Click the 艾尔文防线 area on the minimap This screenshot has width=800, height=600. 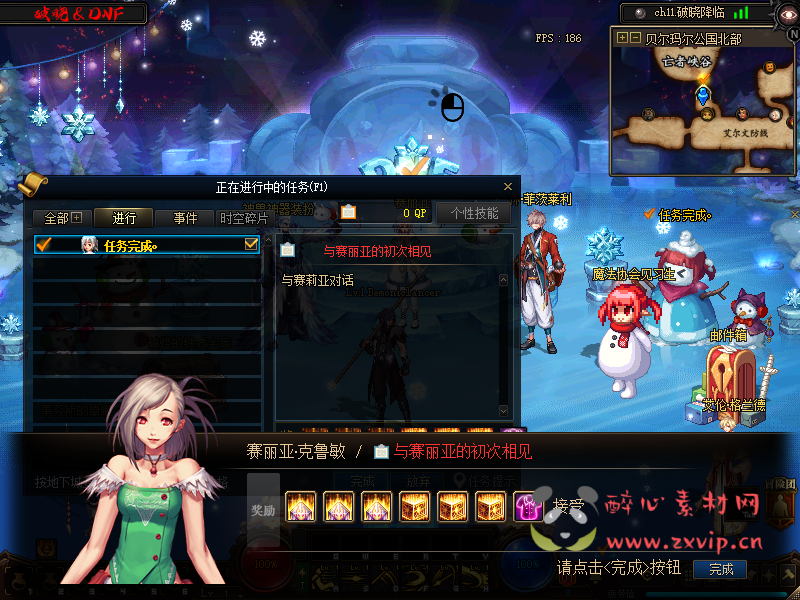(745, 132)
